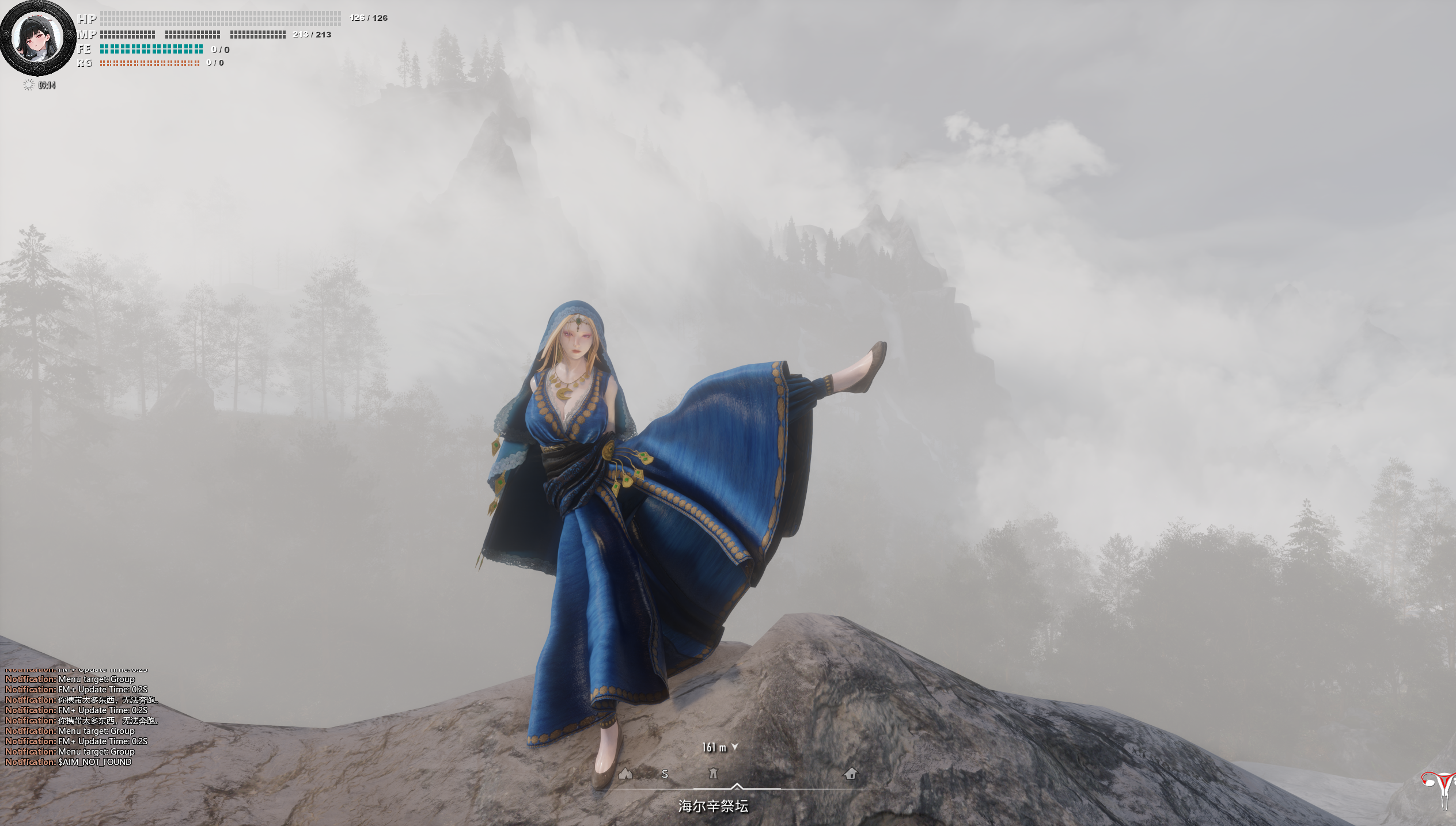
Task: Click the sun clock time icon
Action: click(x=28, y=85)
